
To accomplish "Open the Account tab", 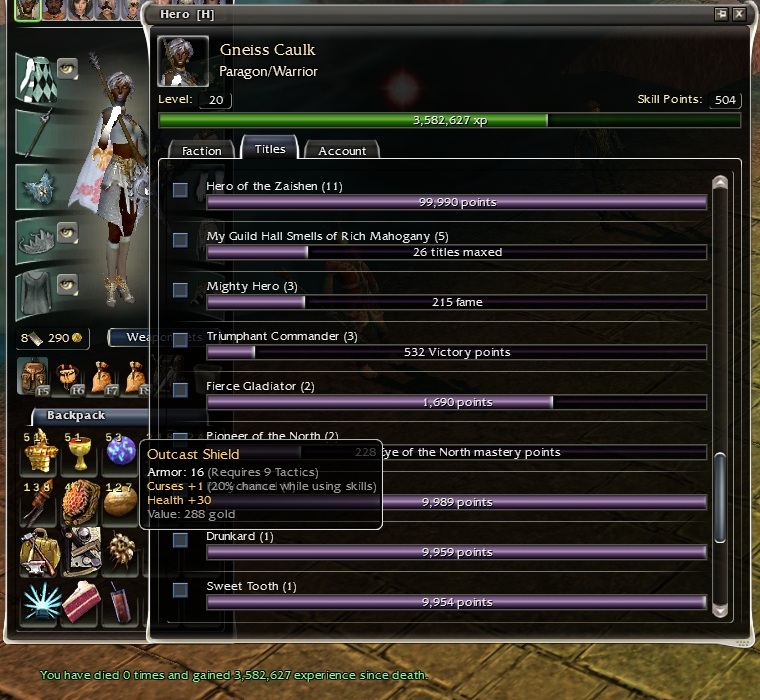I will pos(342,151).
